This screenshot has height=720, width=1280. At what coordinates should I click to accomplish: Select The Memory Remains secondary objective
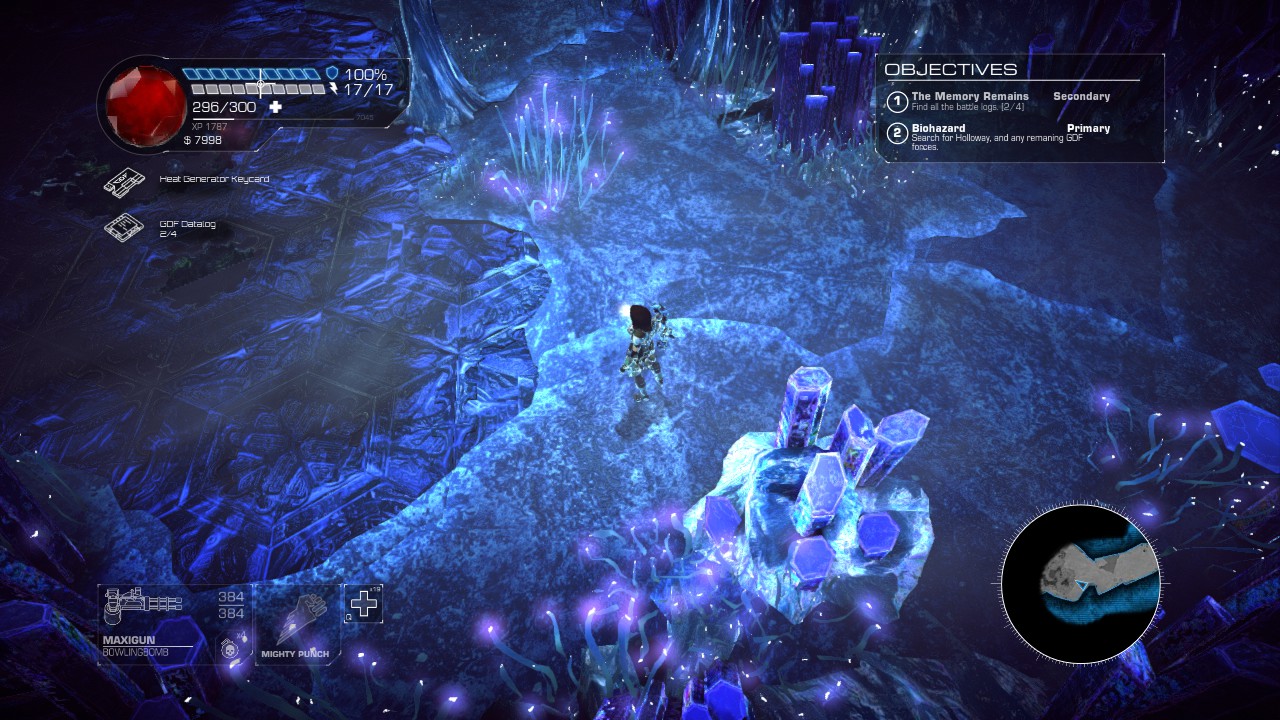[970, 100]
